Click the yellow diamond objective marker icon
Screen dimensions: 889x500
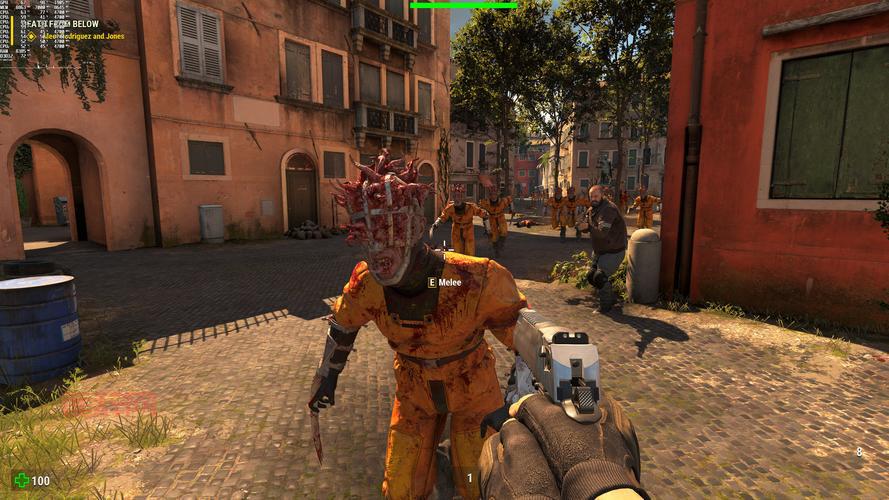[x=32, y=36]
